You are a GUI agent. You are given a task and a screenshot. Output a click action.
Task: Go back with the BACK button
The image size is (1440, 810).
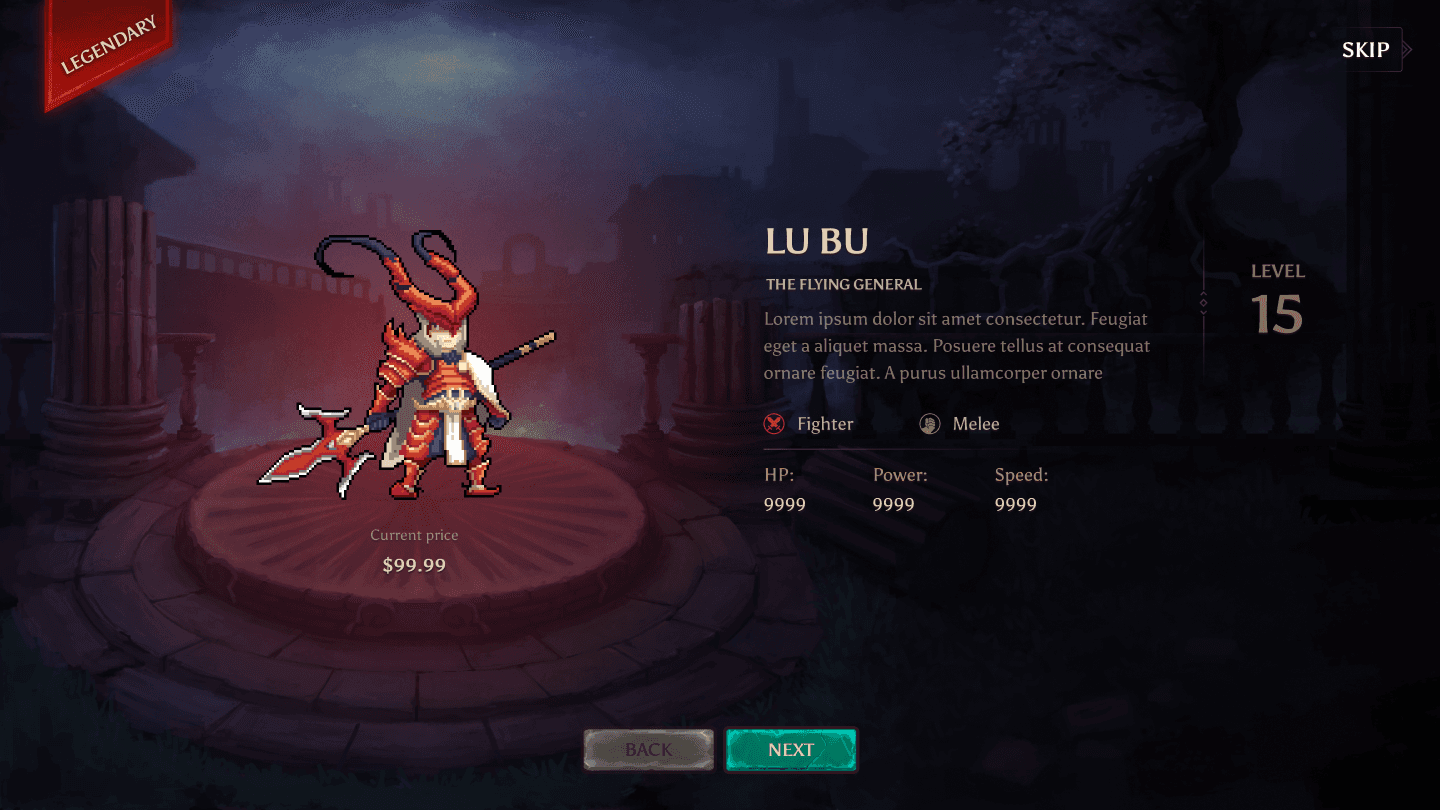[649, 750]
